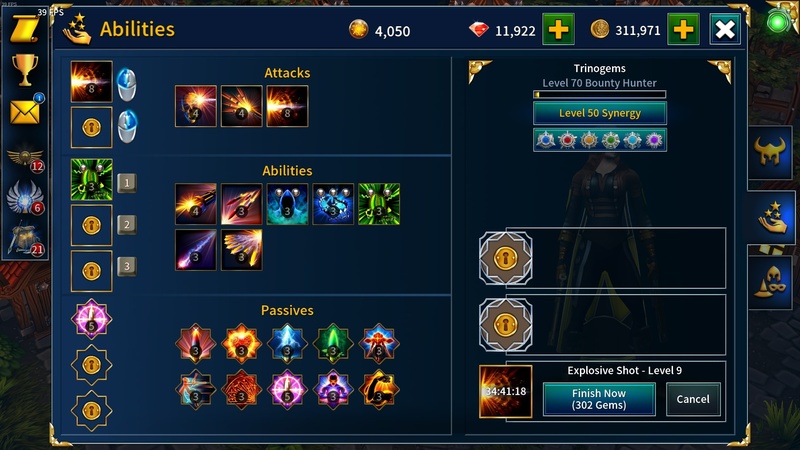Screen dimensions: 800x450
Task: Choose the golden wings ability icon
Action: (241, 250)
